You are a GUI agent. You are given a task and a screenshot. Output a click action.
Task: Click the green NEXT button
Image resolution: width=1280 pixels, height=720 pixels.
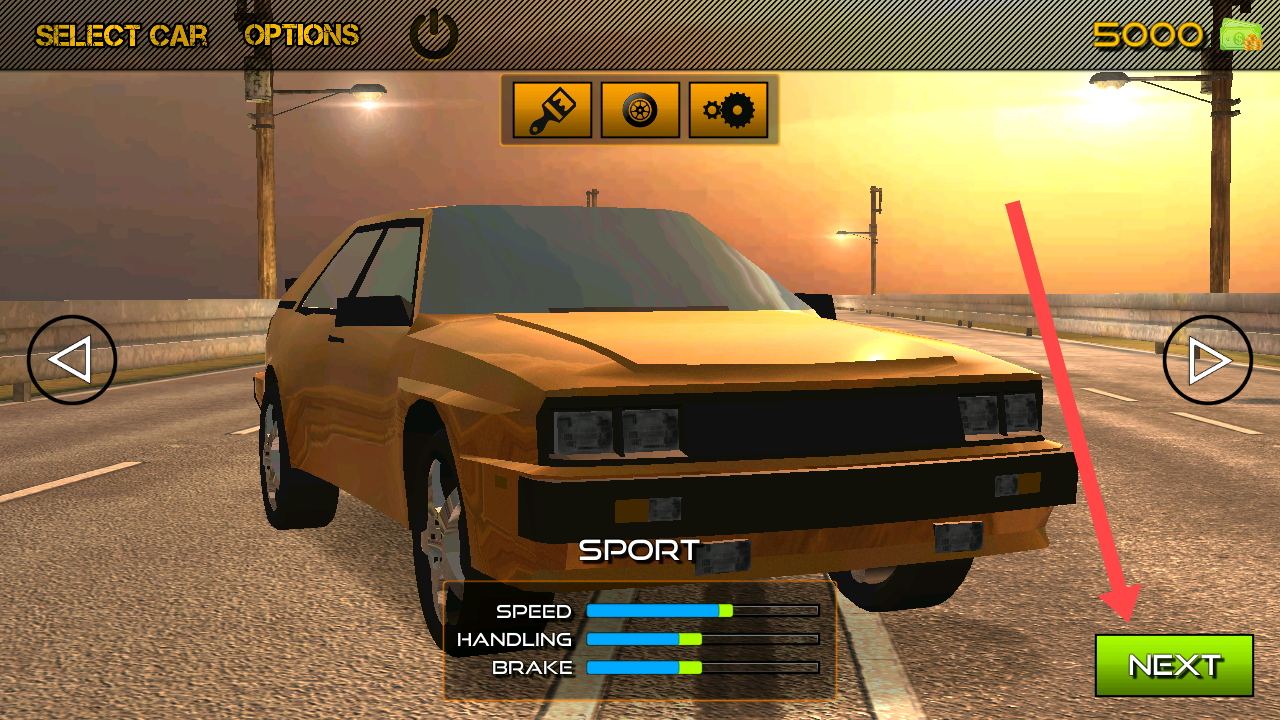[1174, 665]
